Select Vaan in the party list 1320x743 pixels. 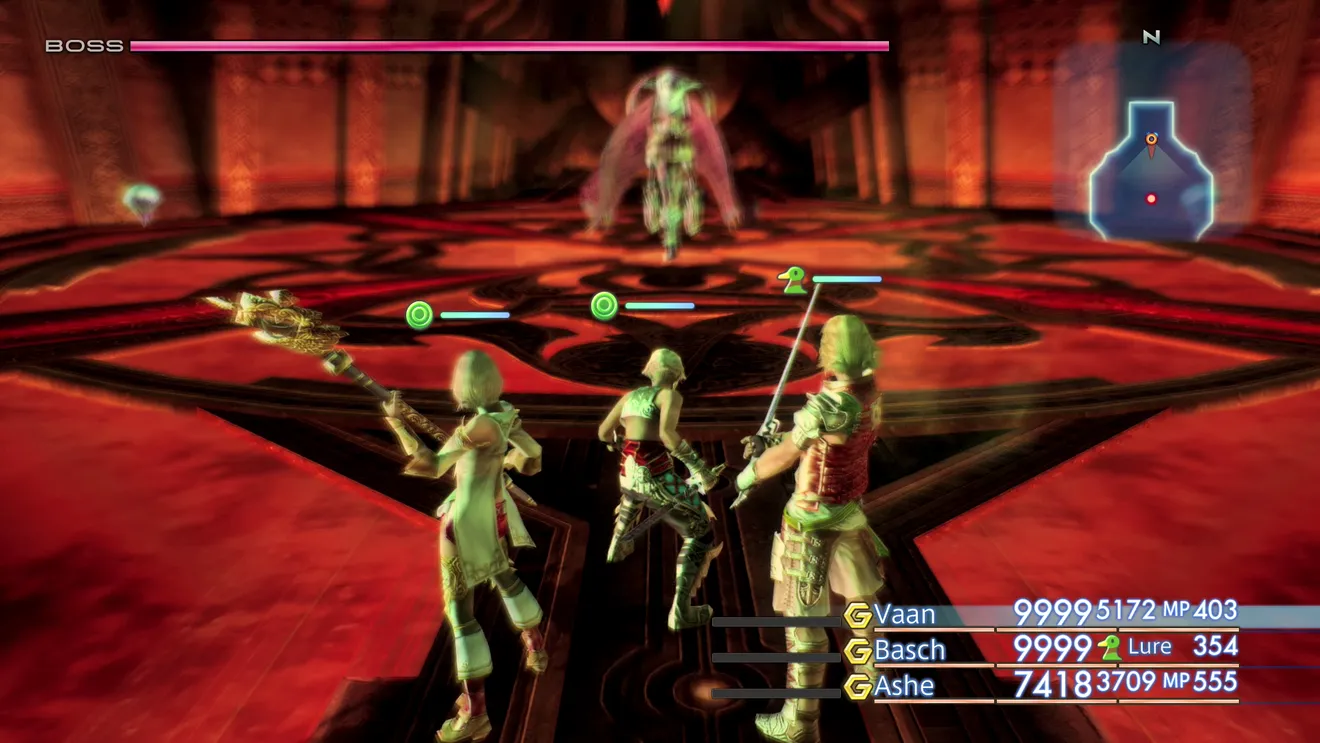pos(906,612)
